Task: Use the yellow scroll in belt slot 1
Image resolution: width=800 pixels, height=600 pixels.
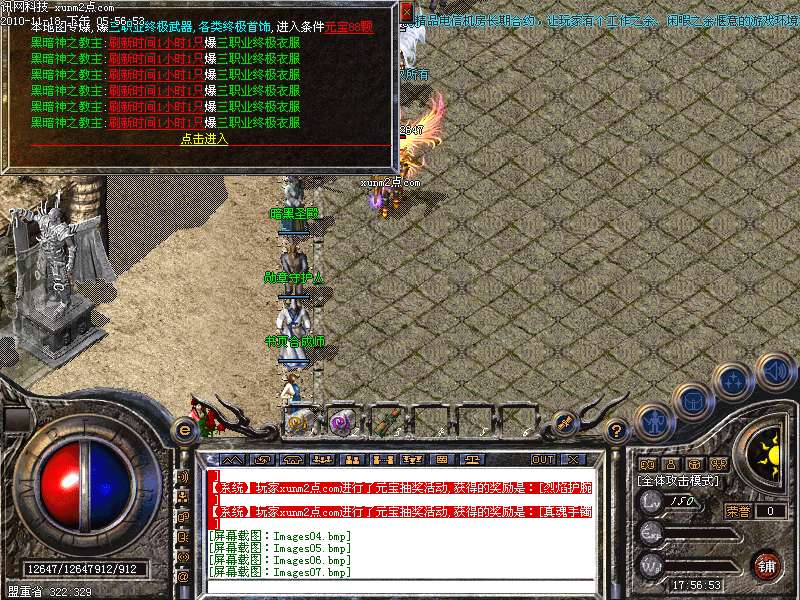Action: [x=299, y=421]
